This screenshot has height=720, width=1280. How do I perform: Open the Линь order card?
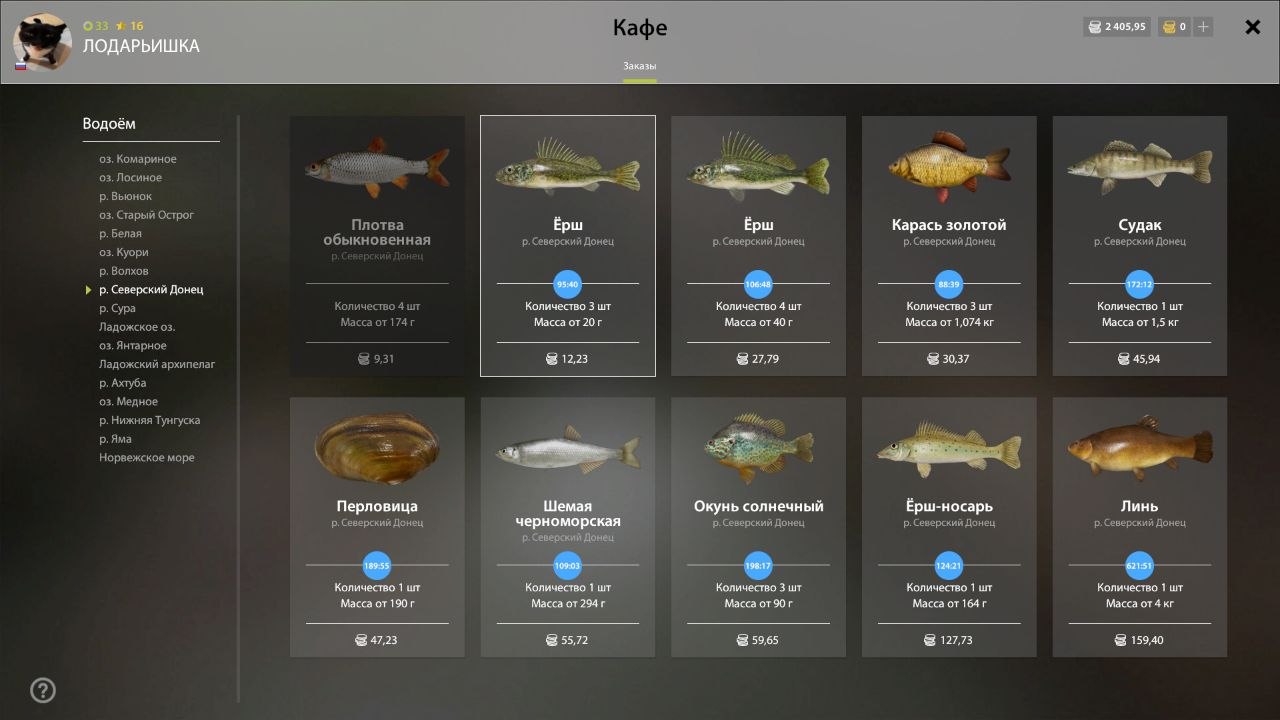(1139, 527)
